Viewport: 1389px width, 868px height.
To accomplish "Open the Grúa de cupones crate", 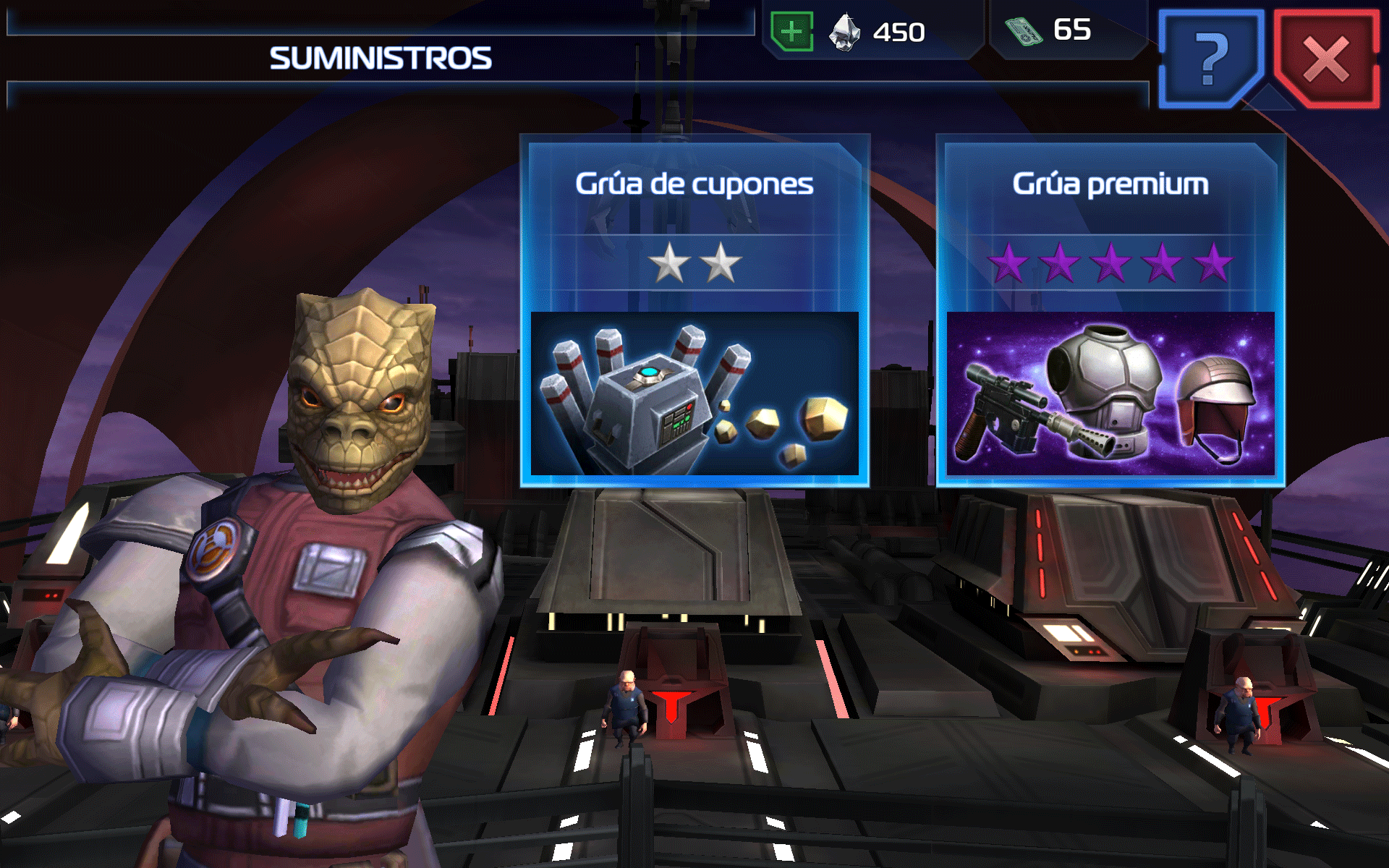I will (x=694, y=311).
